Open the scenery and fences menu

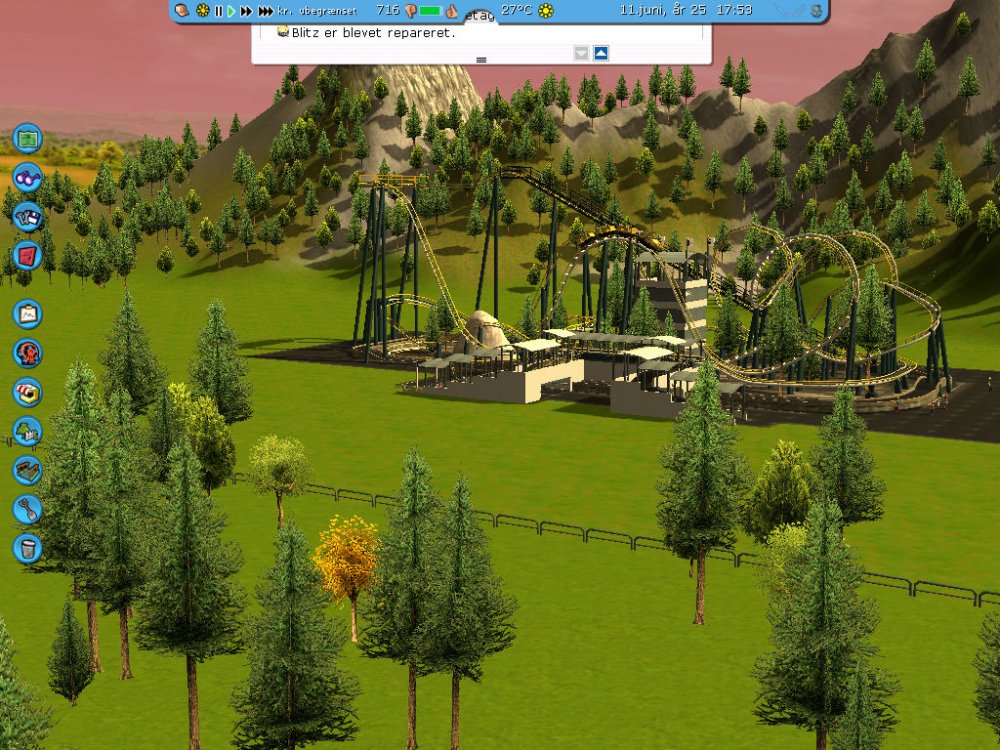(x=28, y=431)
